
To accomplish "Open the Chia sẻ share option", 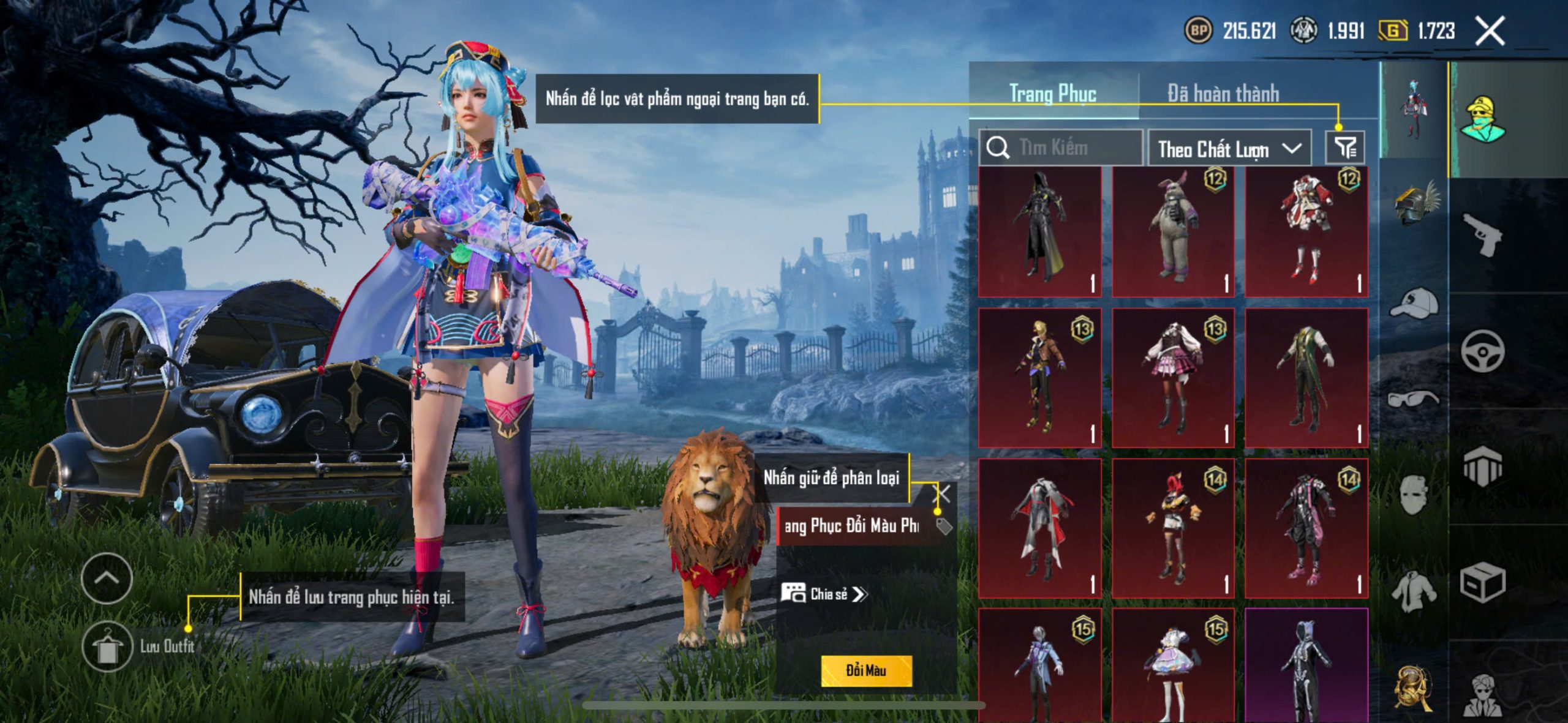I will 824,594.
